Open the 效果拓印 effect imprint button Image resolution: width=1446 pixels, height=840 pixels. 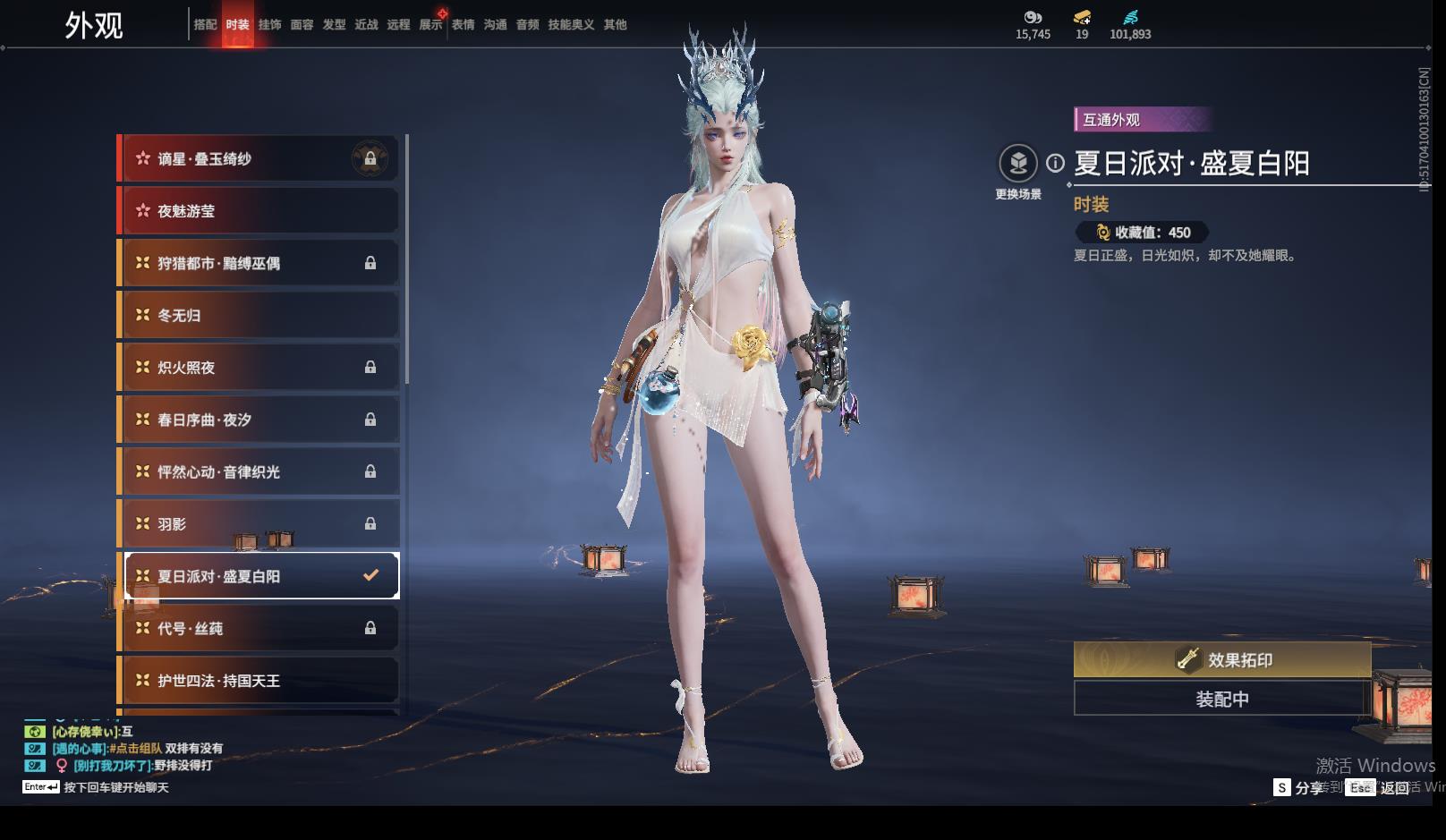pyautogui.click(x=1221, y=660)
